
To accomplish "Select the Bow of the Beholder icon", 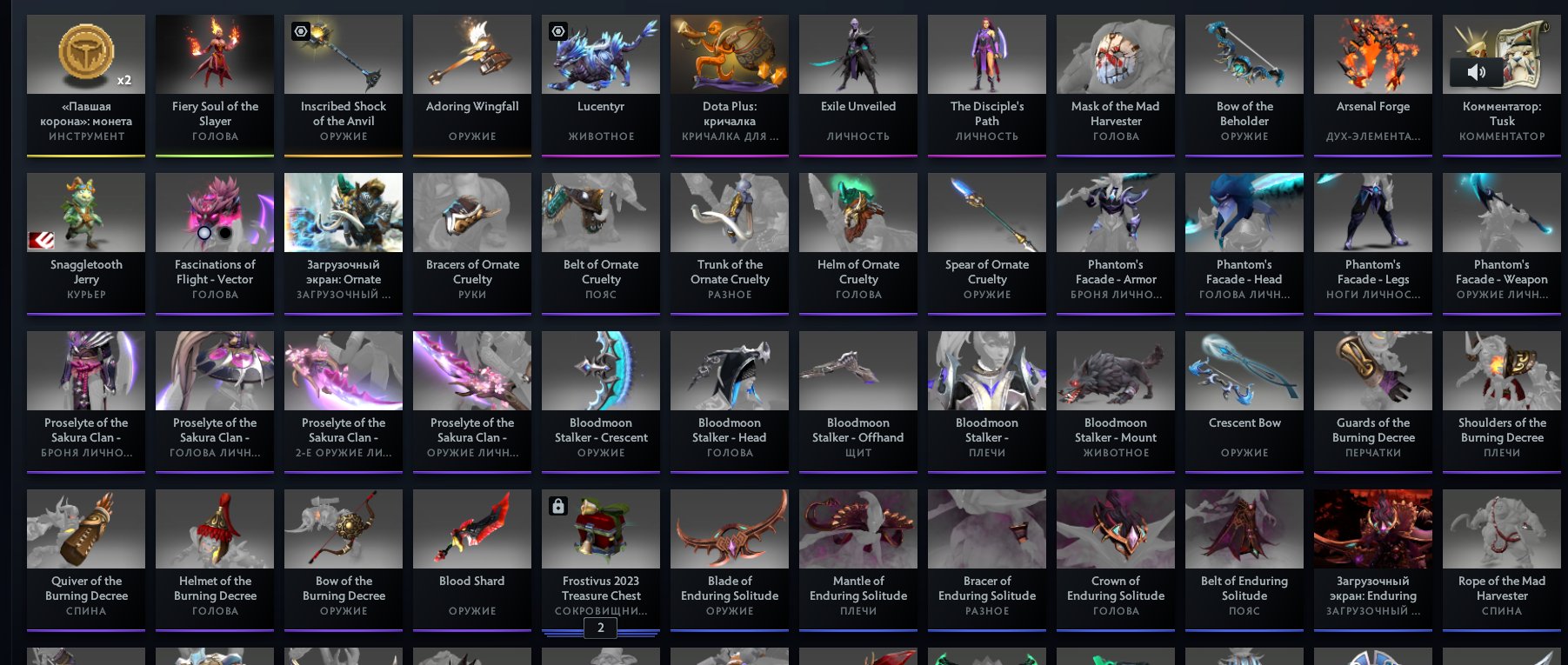I will pyautogui.click(x=1244, y=53).
